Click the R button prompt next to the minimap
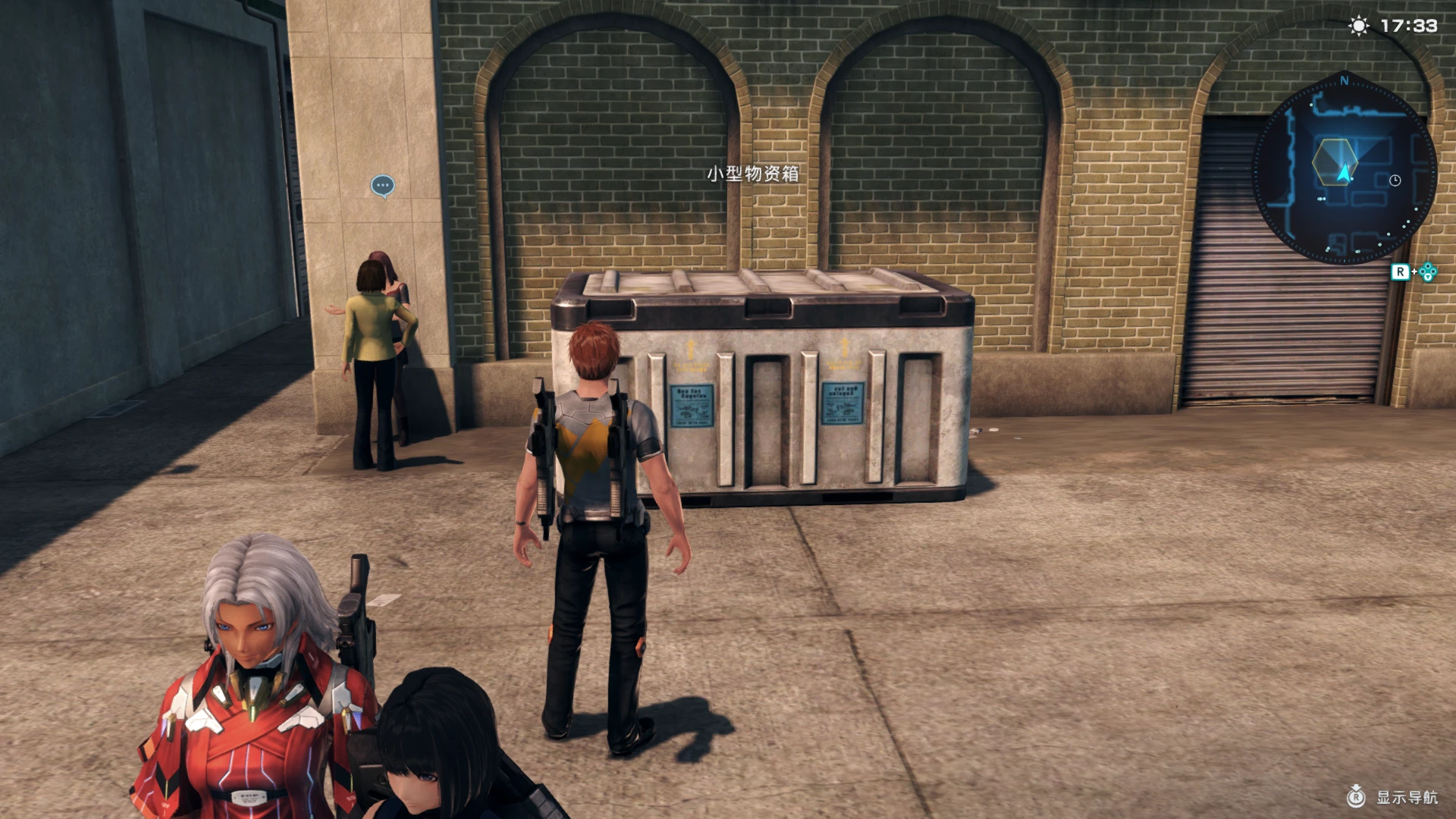The image size is (1456, 819). [1401, 271]
